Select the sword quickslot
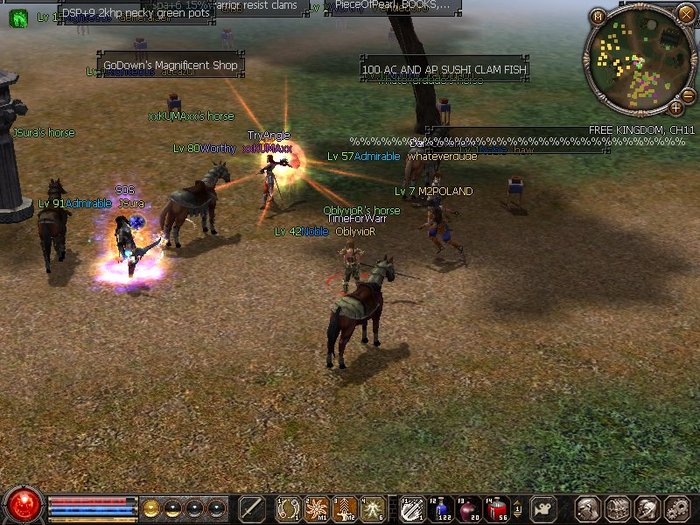Image resolution: width=700 pixels, height=525 pixels. point(250,508)
